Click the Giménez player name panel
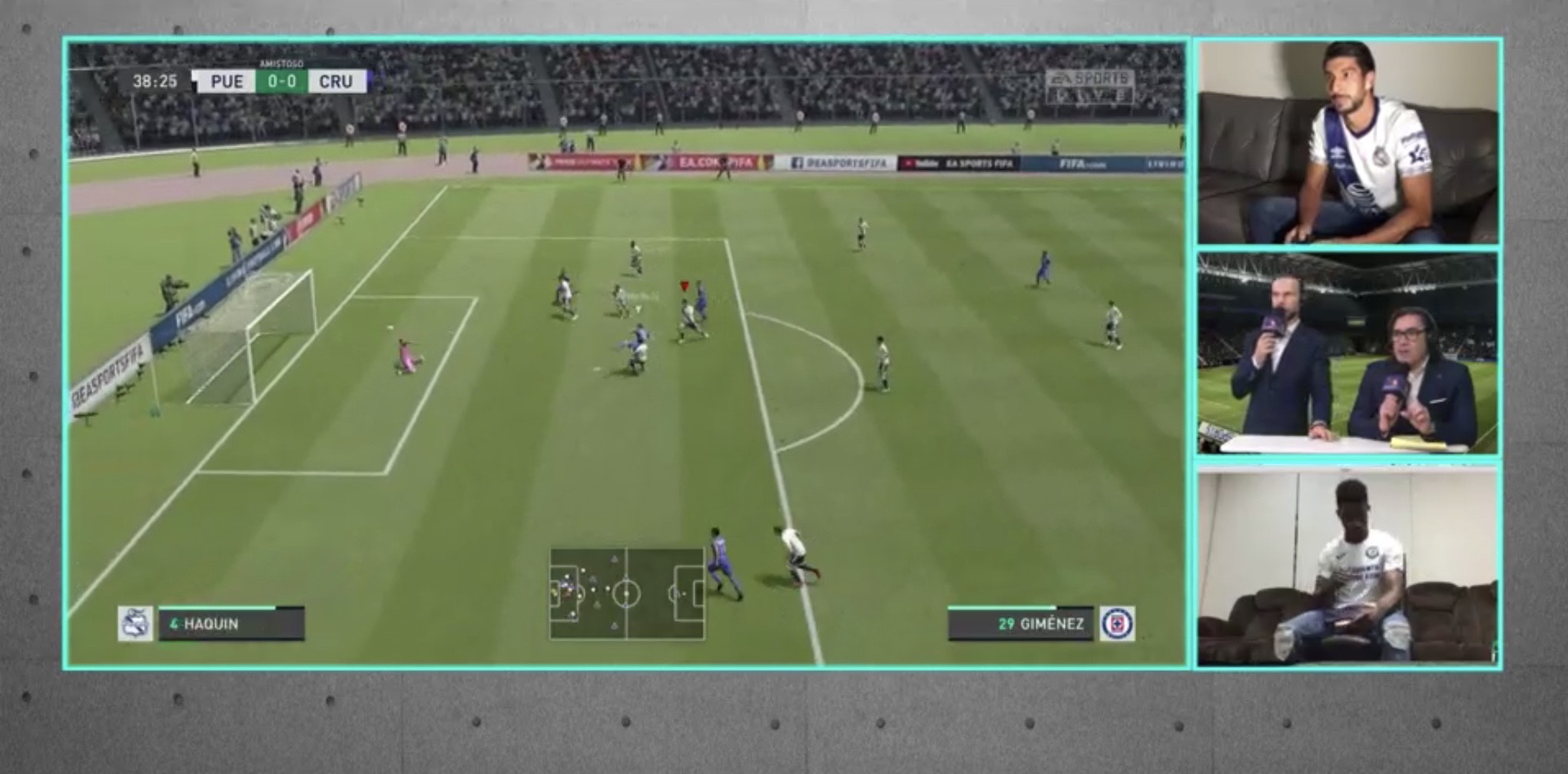This screenshot has height=774, width=1568. coord(1021,623)
